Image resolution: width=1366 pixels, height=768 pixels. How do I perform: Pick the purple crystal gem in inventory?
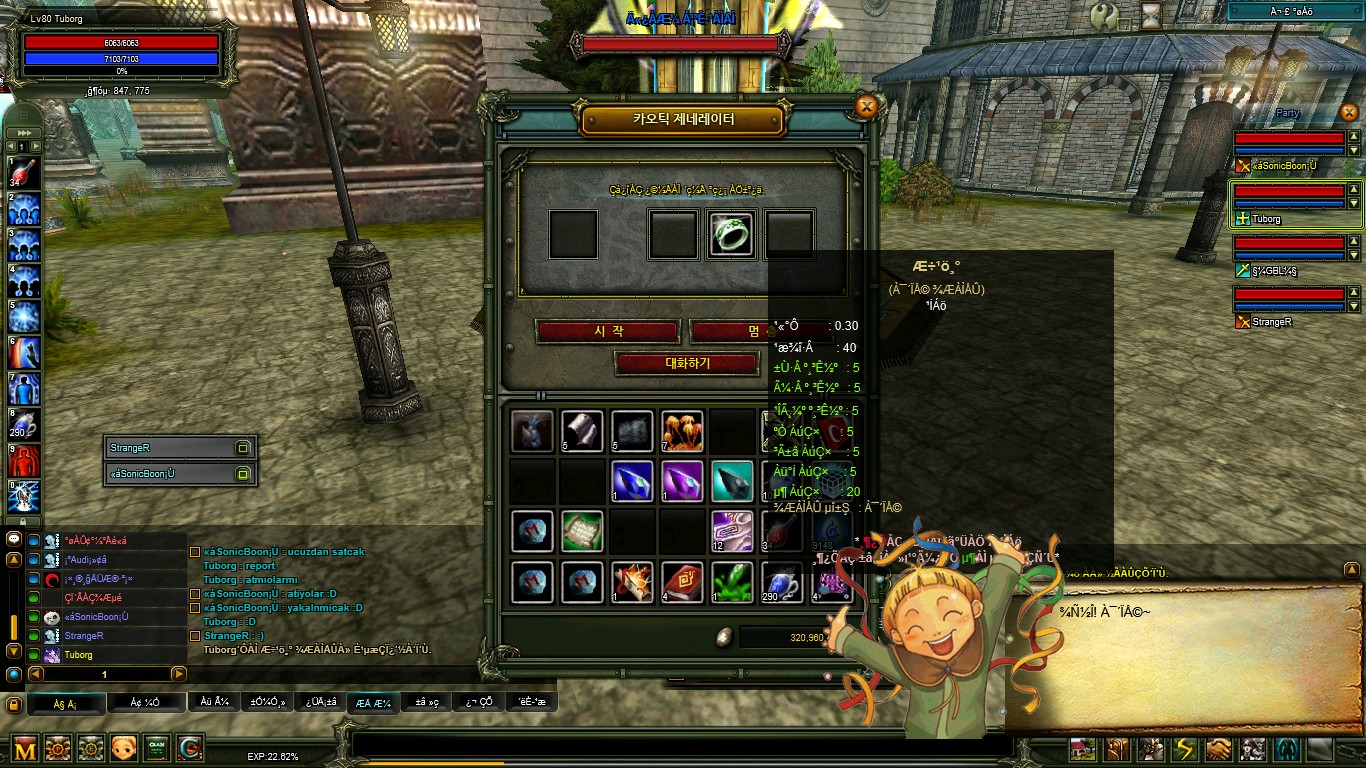point(682,481)
